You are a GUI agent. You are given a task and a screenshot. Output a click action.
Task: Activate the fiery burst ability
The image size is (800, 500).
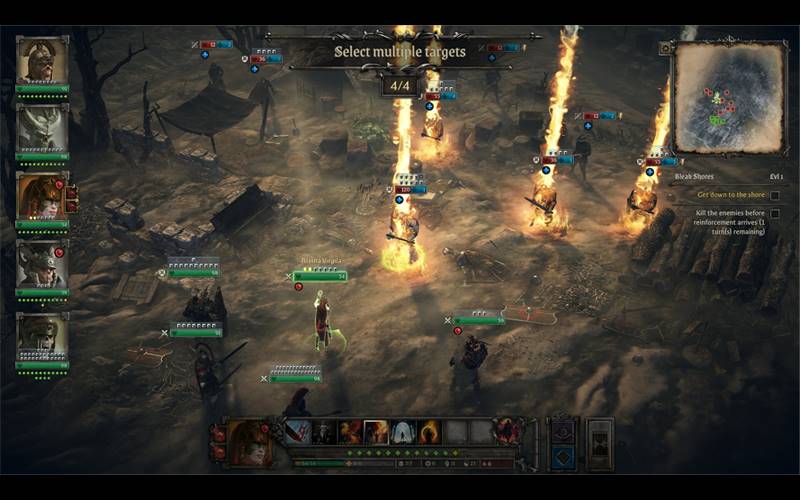pos(350,432)
